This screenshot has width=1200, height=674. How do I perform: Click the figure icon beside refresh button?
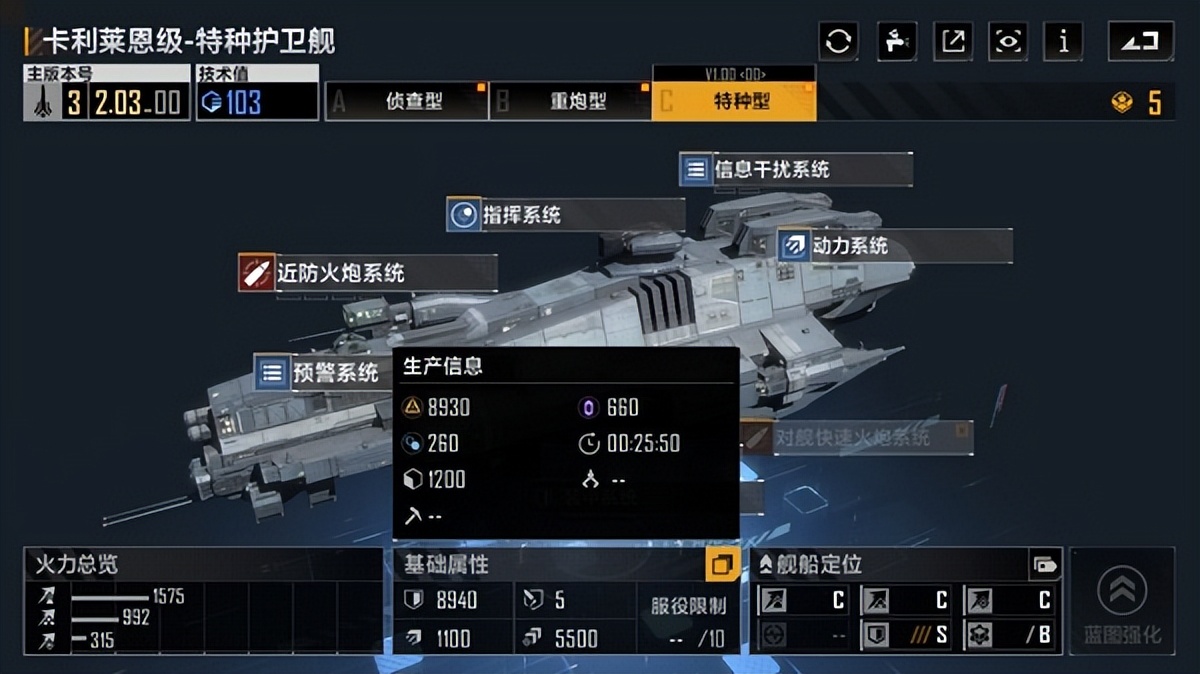tap(896, 41)
